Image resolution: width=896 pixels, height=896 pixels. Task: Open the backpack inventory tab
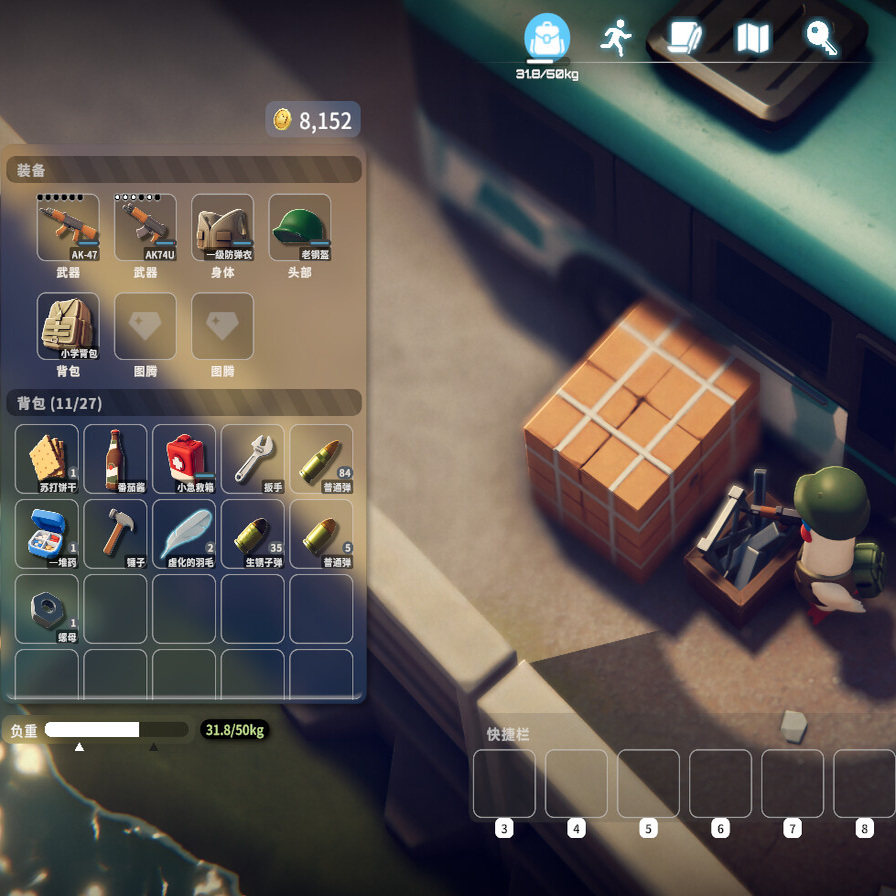pyautogui.click(x=547, y=38)
